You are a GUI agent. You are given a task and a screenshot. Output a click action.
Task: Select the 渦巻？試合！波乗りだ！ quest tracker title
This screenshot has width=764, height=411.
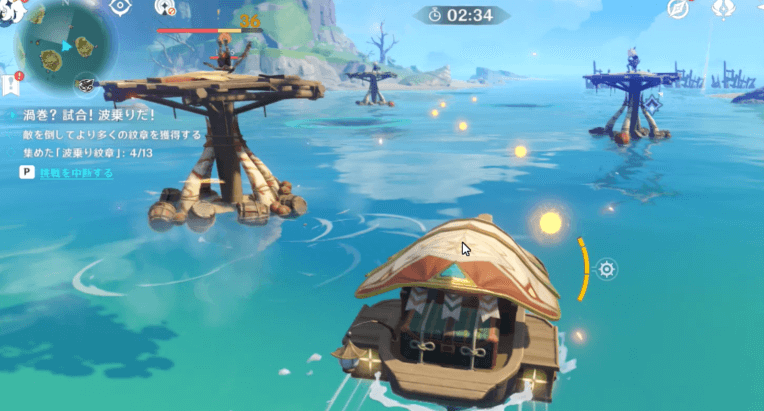pos(80,115)
